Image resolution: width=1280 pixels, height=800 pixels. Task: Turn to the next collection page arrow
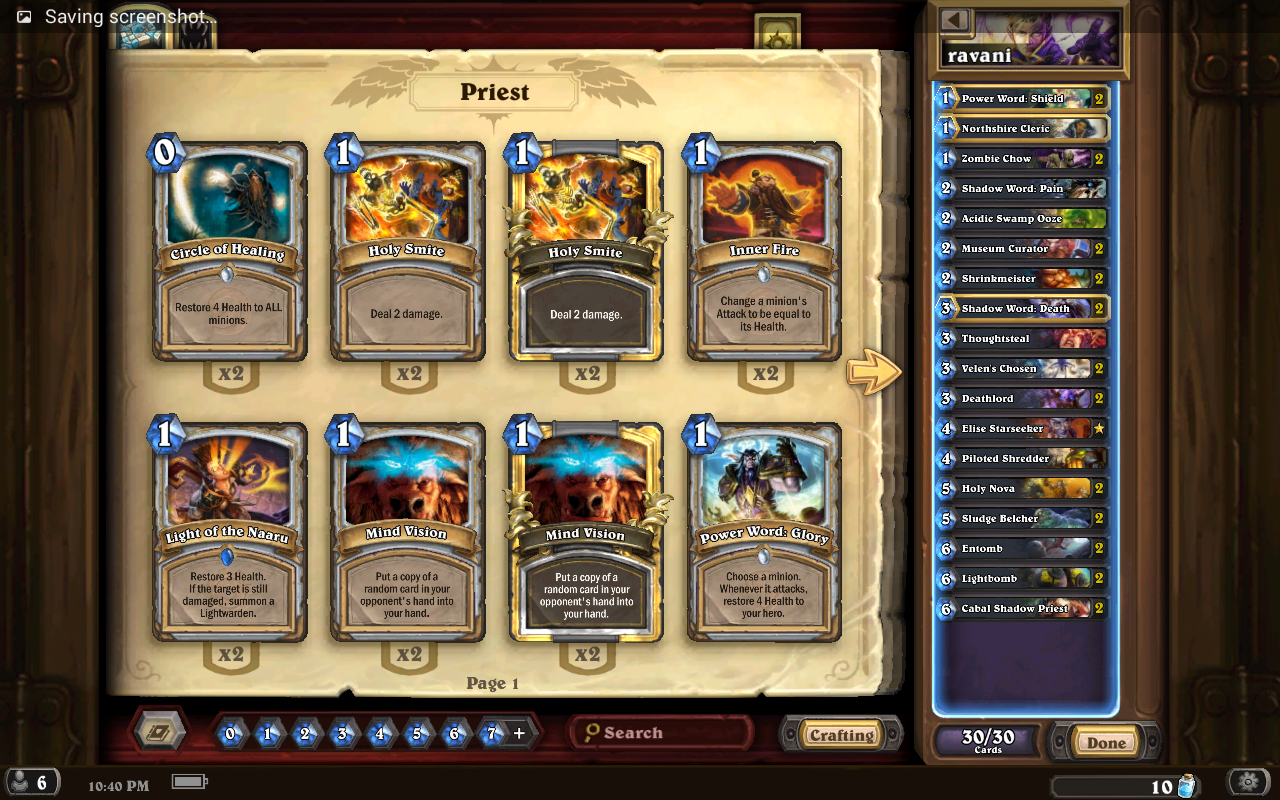tap(873, 372)
